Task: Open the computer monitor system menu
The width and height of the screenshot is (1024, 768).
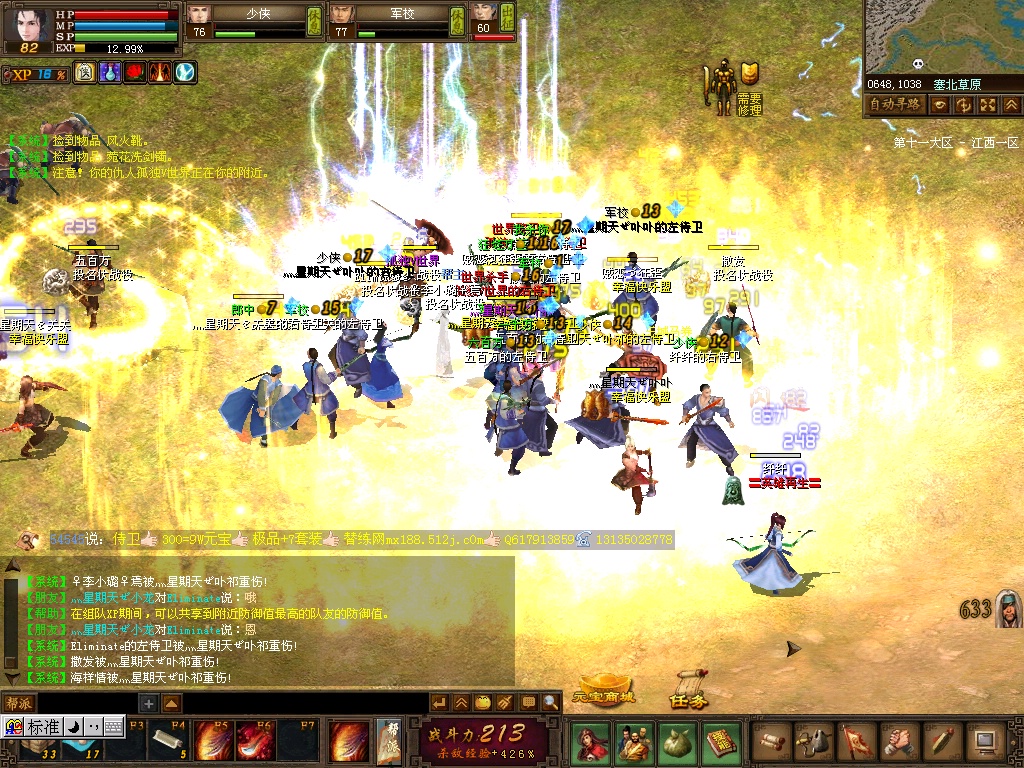Action: click(986, 741)
